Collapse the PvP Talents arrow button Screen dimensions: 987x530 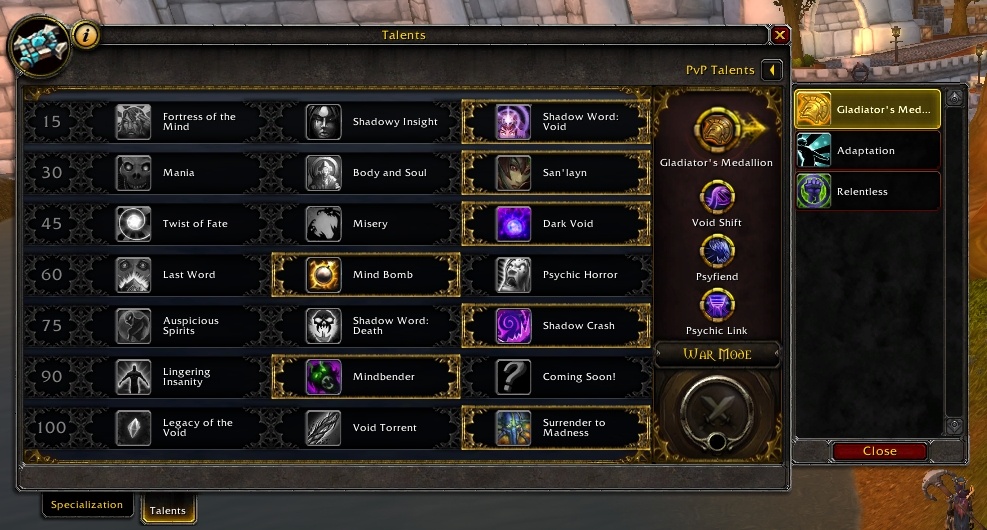point(771,70)
